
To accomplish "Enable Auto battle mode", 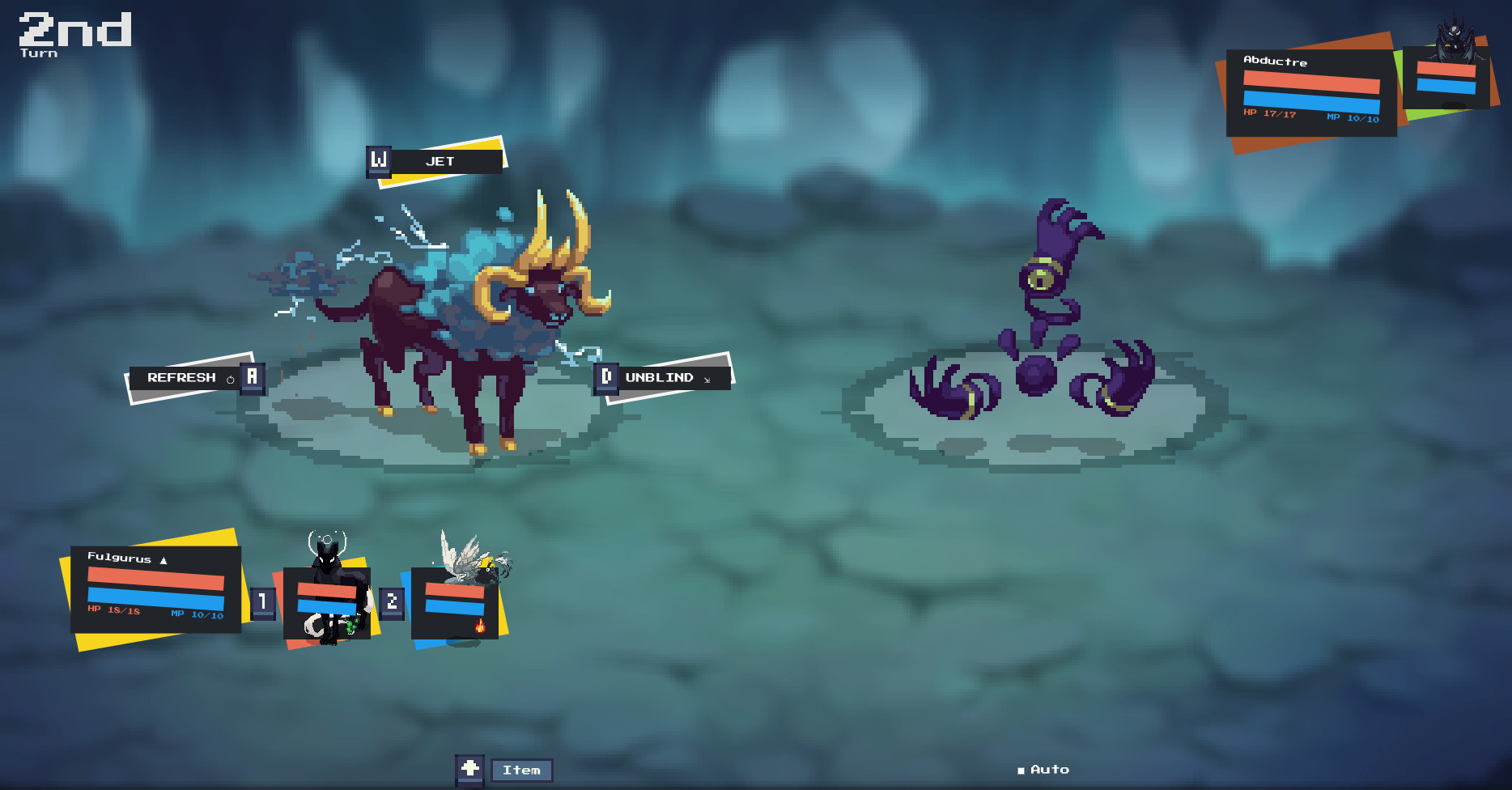I will pos(1044,769).
